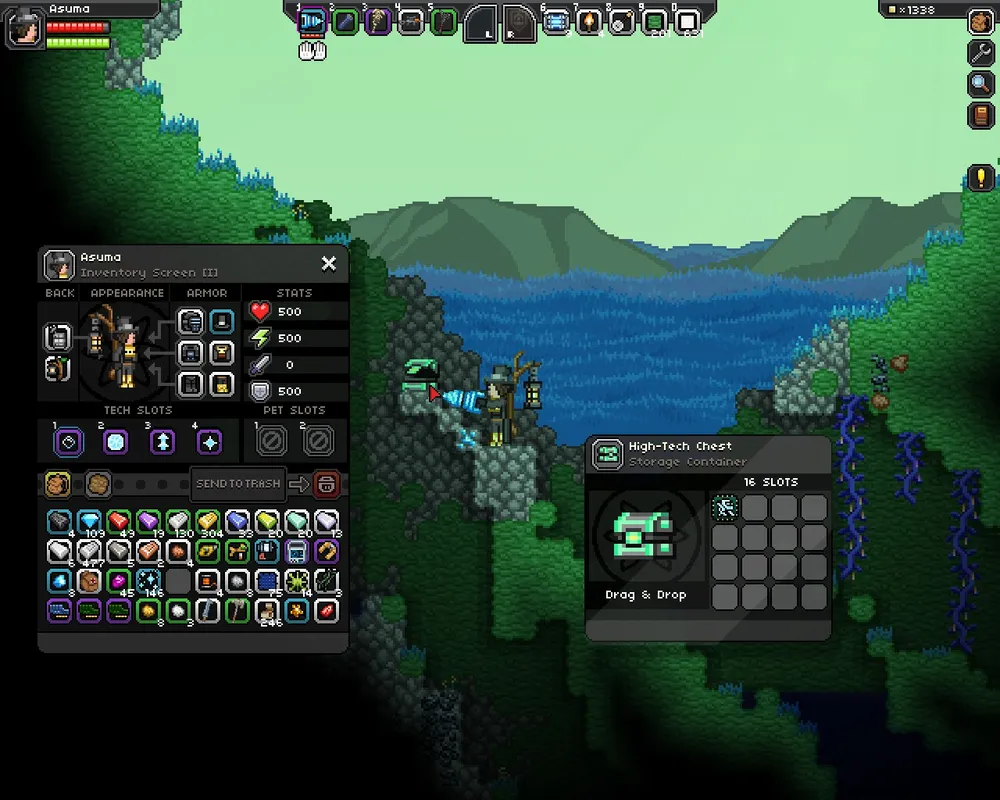Select the red bar stack of 49
This screenshot has width=1000, height=800.
119,522
